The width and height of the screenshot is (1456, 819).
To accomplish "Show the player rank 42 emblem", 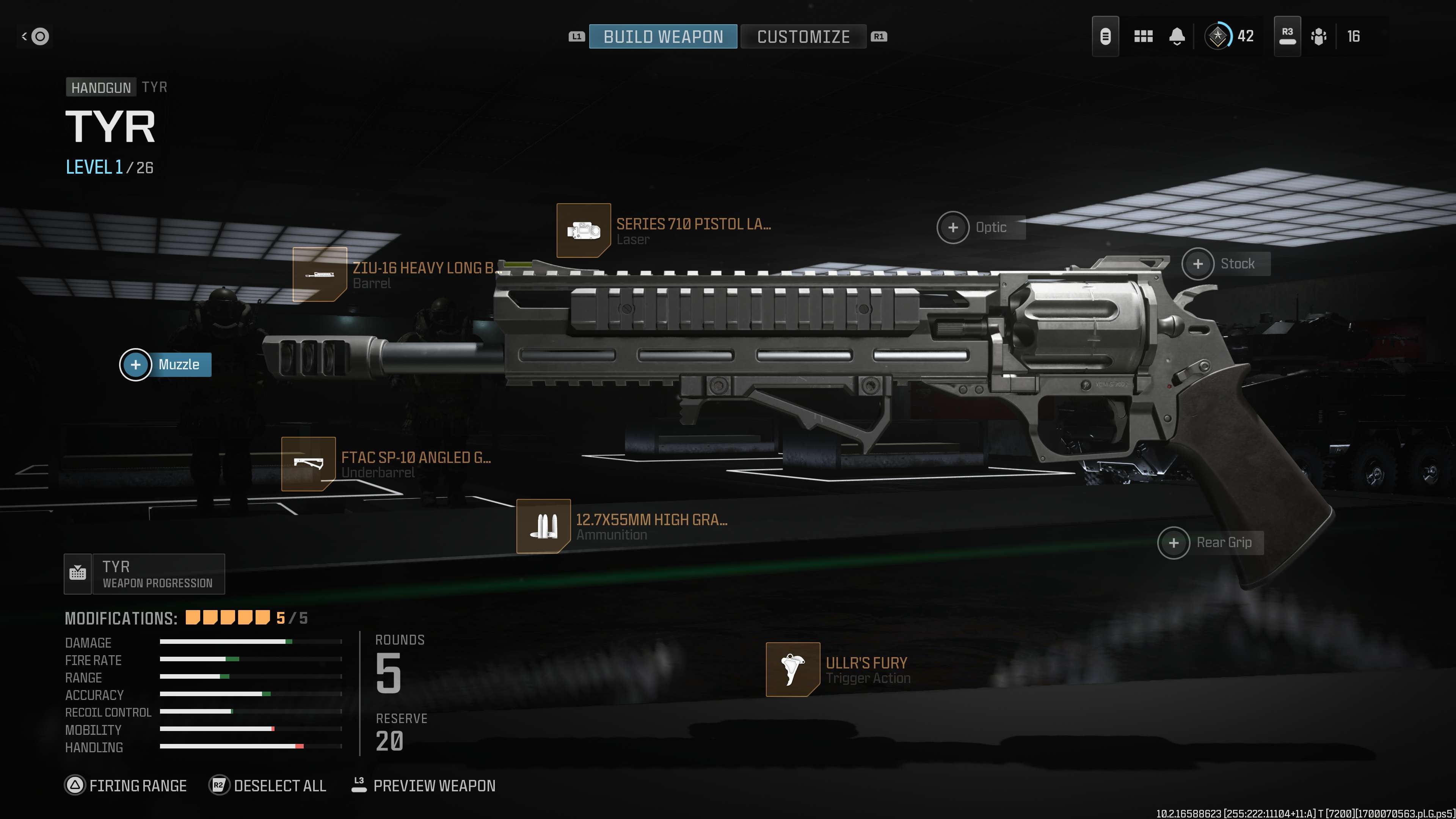I will 1218,37.
